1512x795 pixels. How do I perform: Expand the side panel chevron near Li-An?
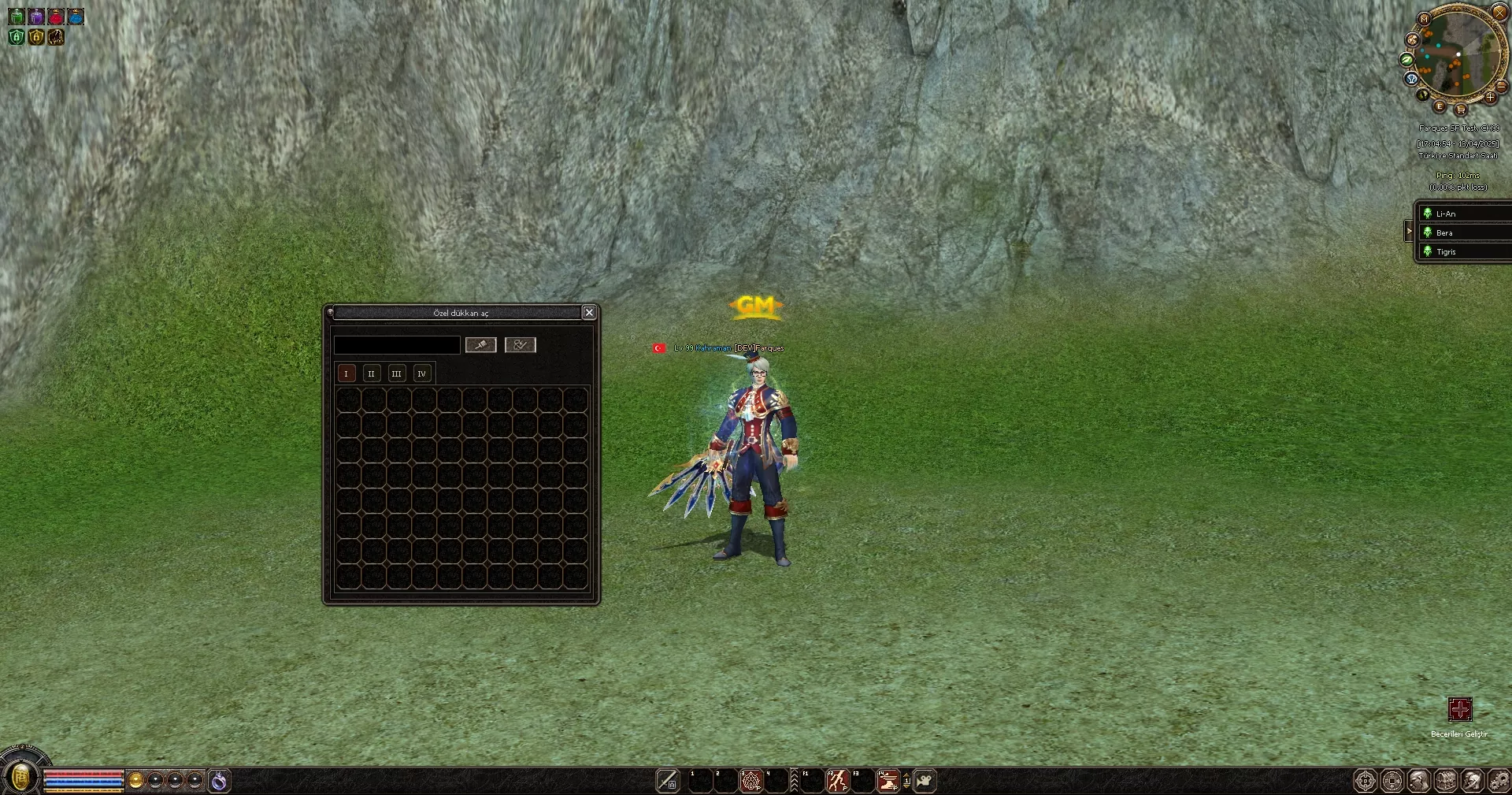pos(1409,232)
